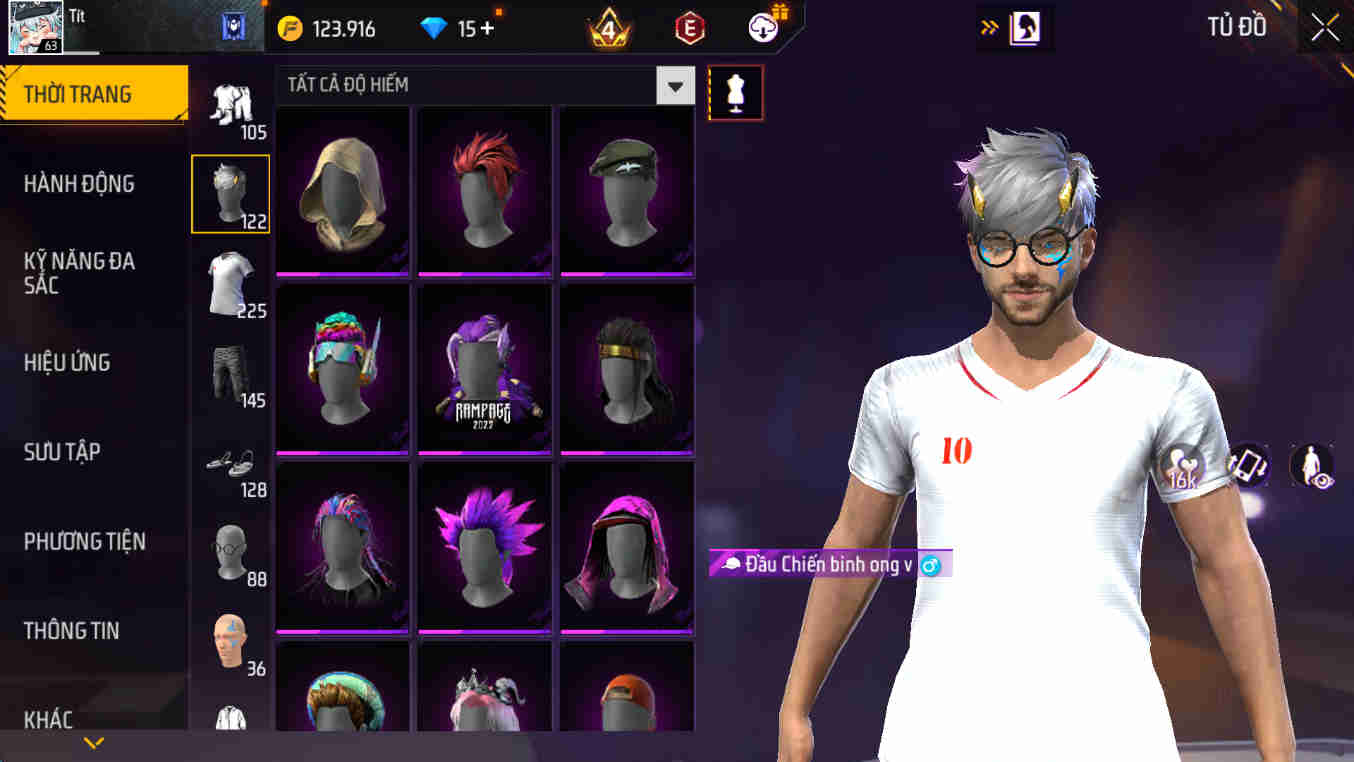Toggle the character rotation phone icon

pos(1245,465)
